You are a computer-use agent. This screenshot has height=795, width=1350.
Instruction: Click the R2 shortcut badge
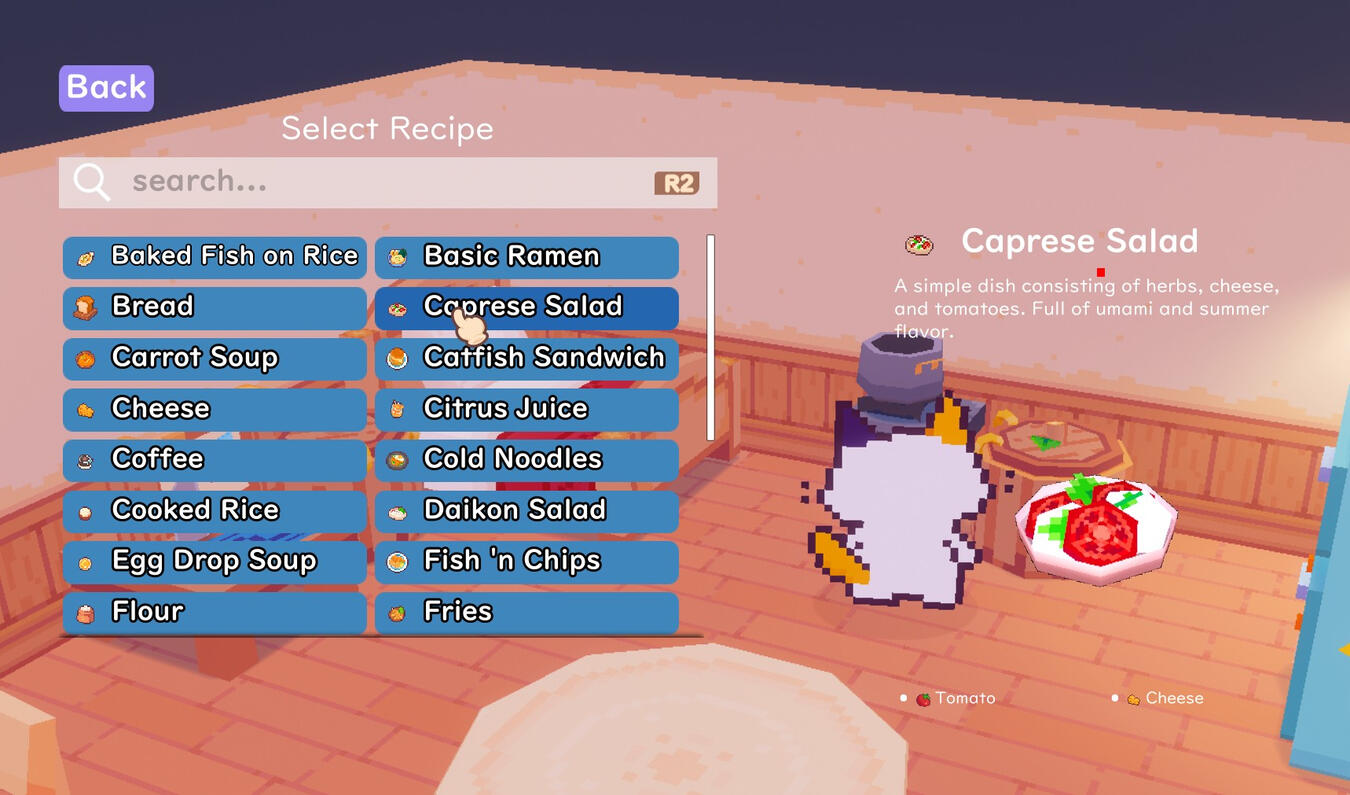(x=678, y=182)
